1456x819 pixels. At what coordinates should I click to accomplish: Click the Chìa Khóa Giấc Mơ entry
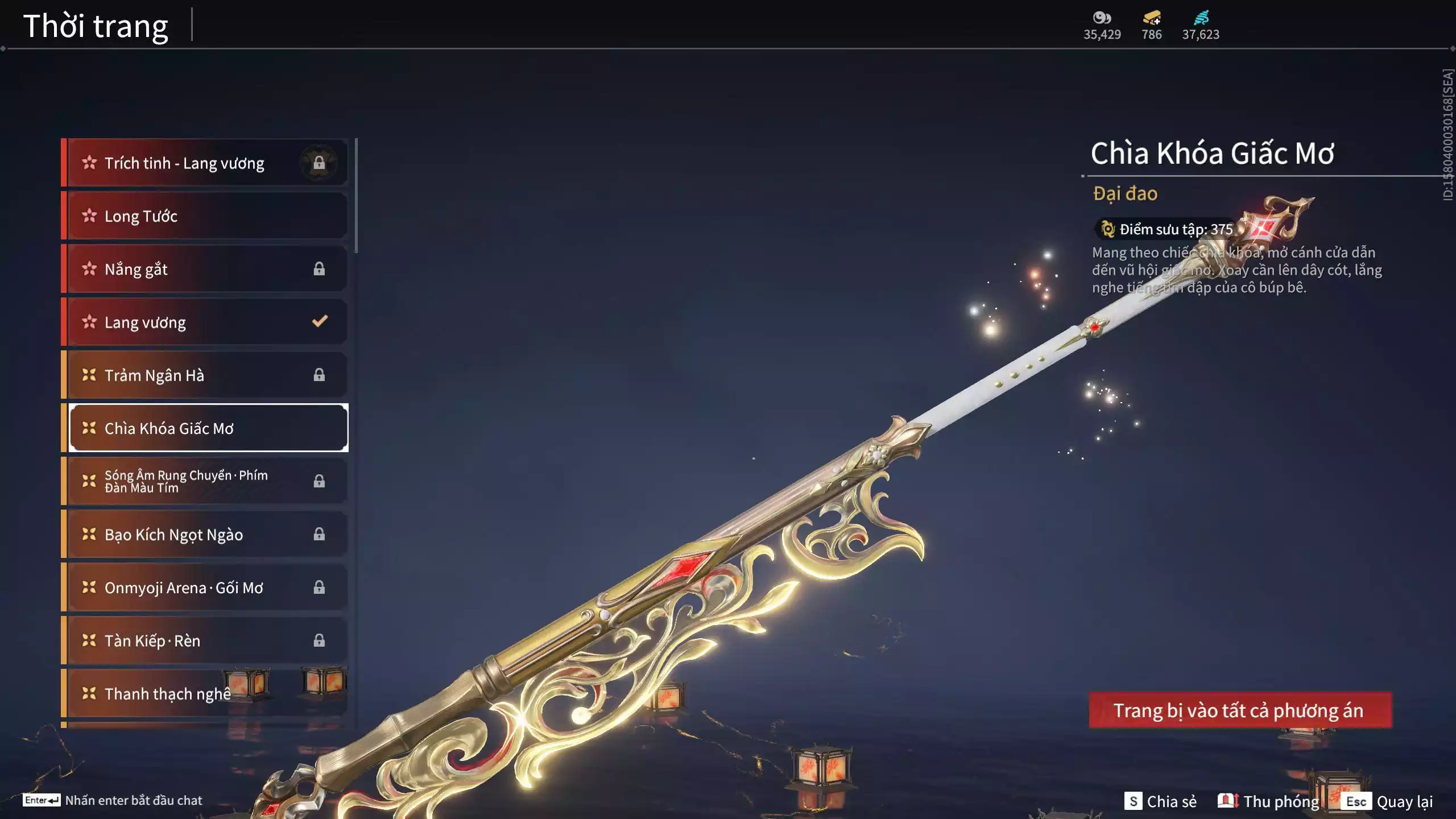click(207, 428)
